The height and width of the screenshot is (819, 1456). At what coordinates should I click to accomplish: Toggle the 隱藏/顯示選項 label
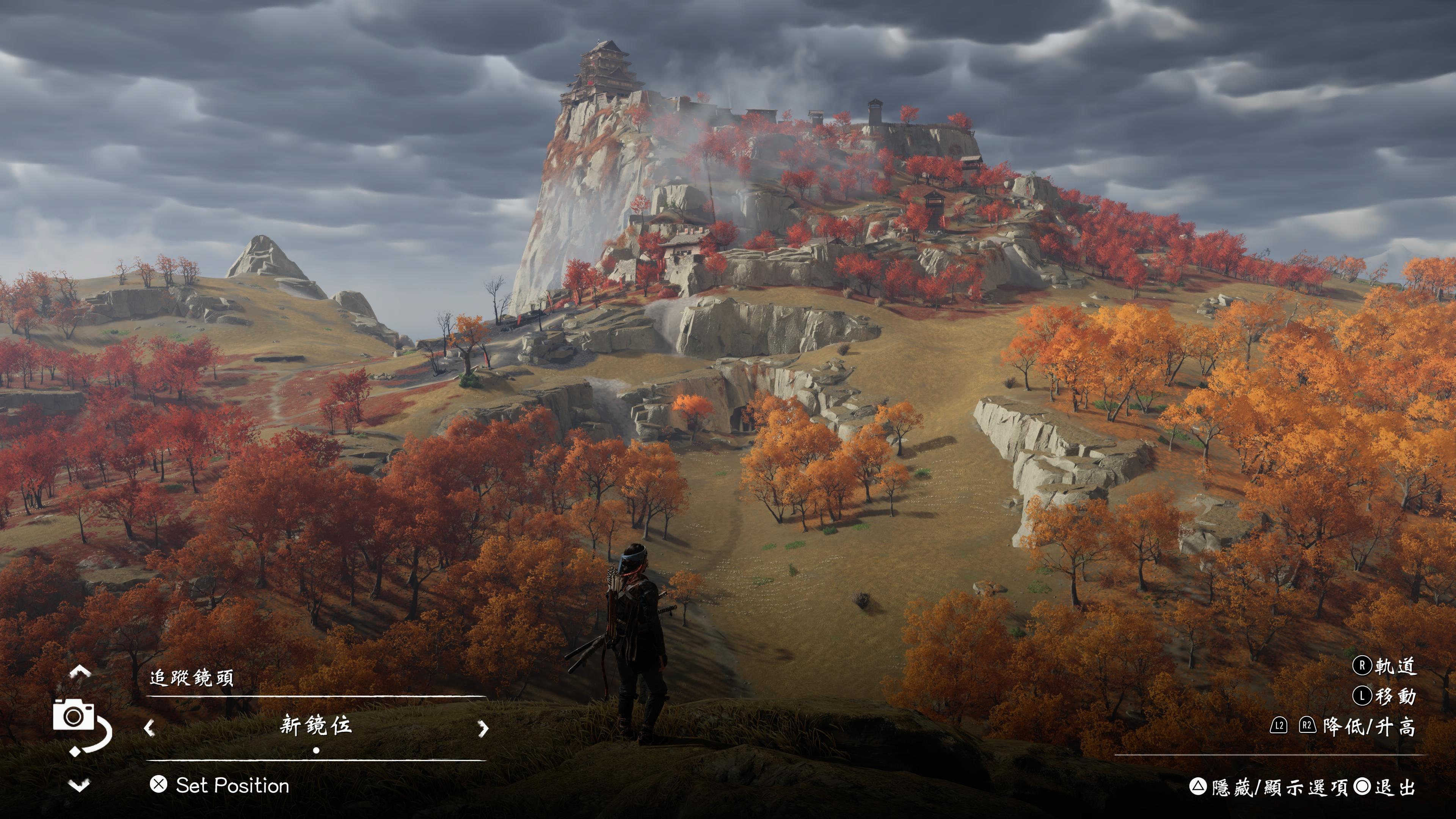click(1279, 787)
